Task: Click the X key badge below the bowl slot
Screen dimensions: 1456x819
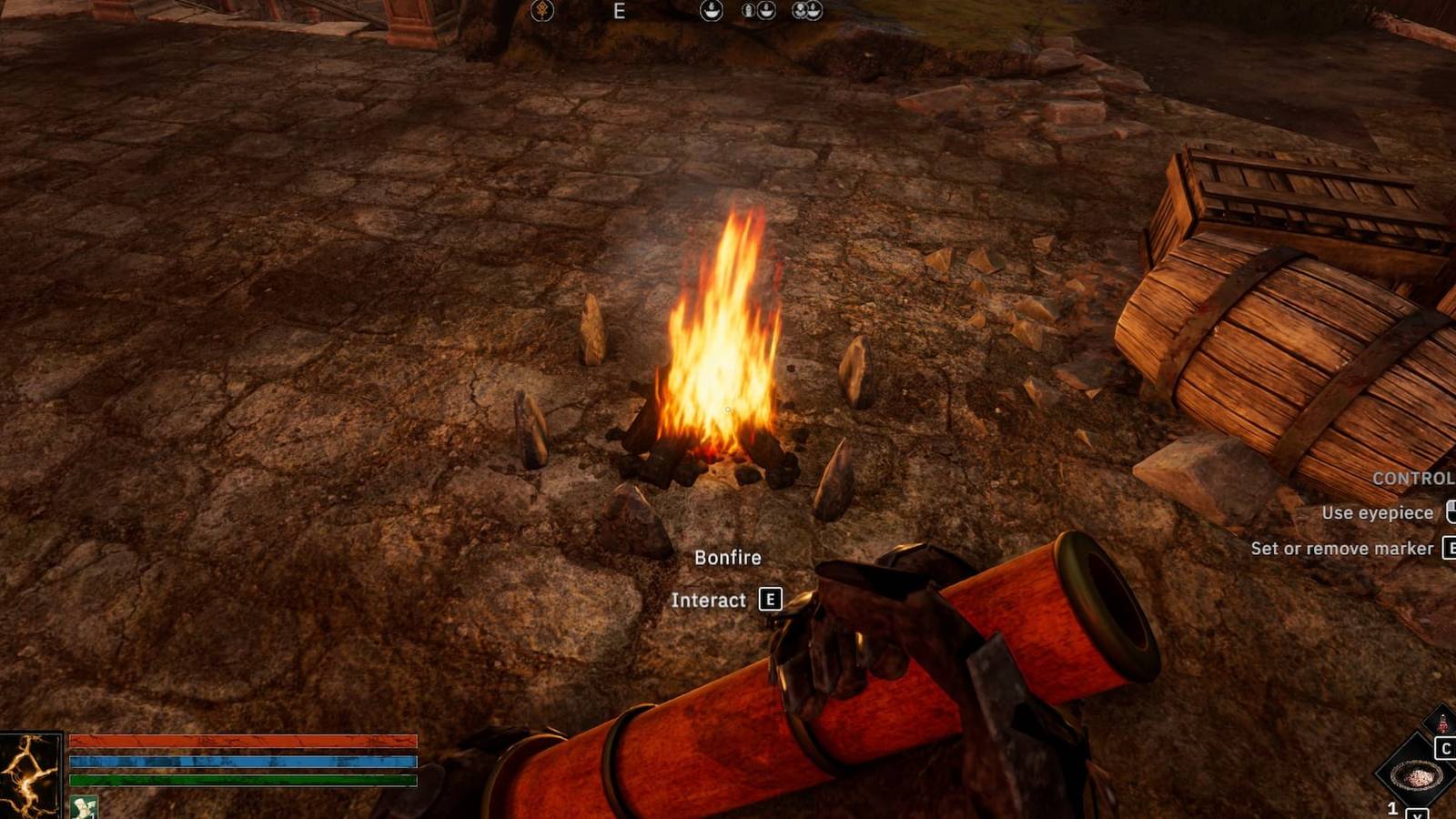Action: point(1418,814)
